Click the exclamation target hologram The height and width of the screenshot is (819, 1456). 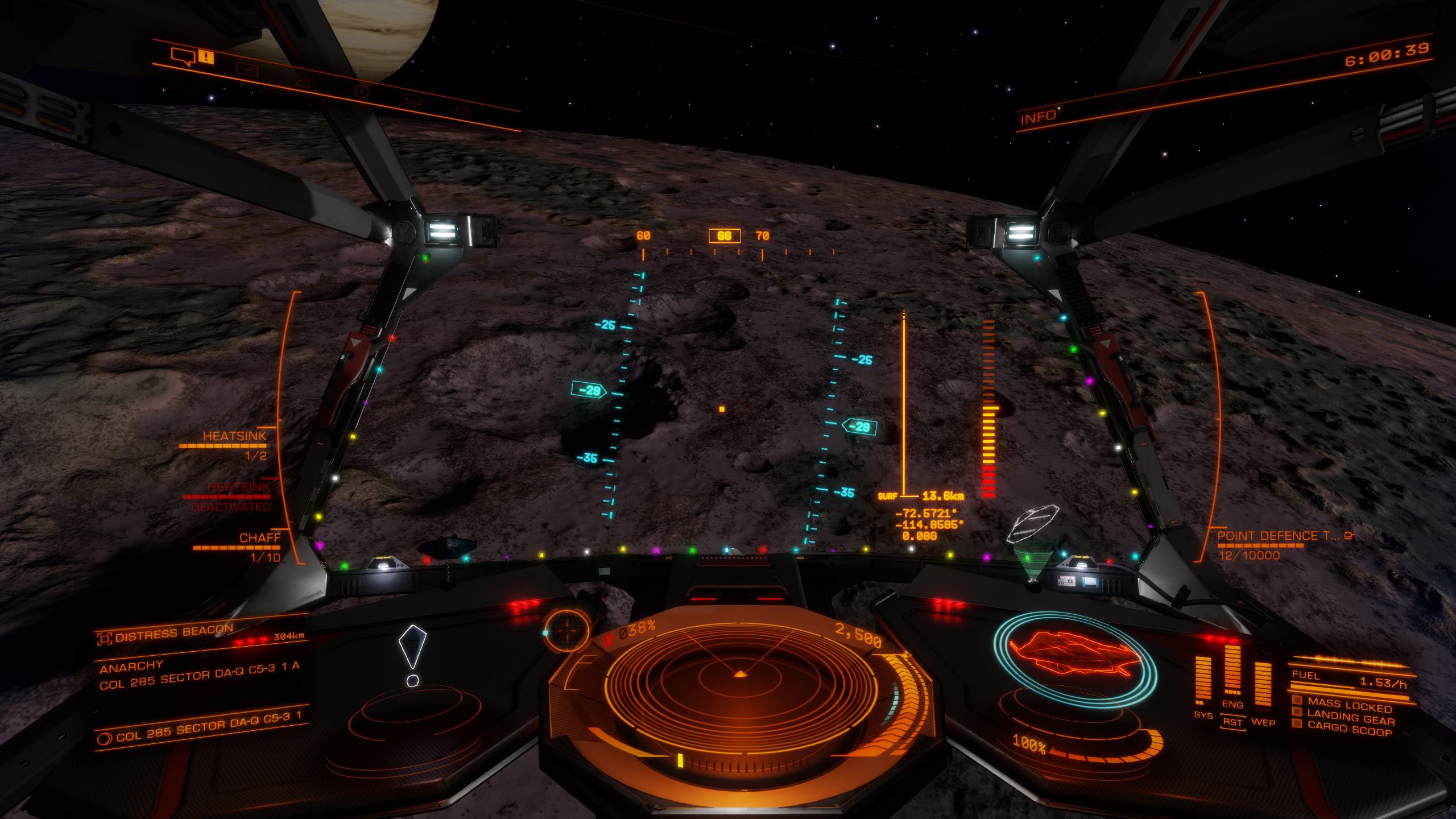[412, 654]
